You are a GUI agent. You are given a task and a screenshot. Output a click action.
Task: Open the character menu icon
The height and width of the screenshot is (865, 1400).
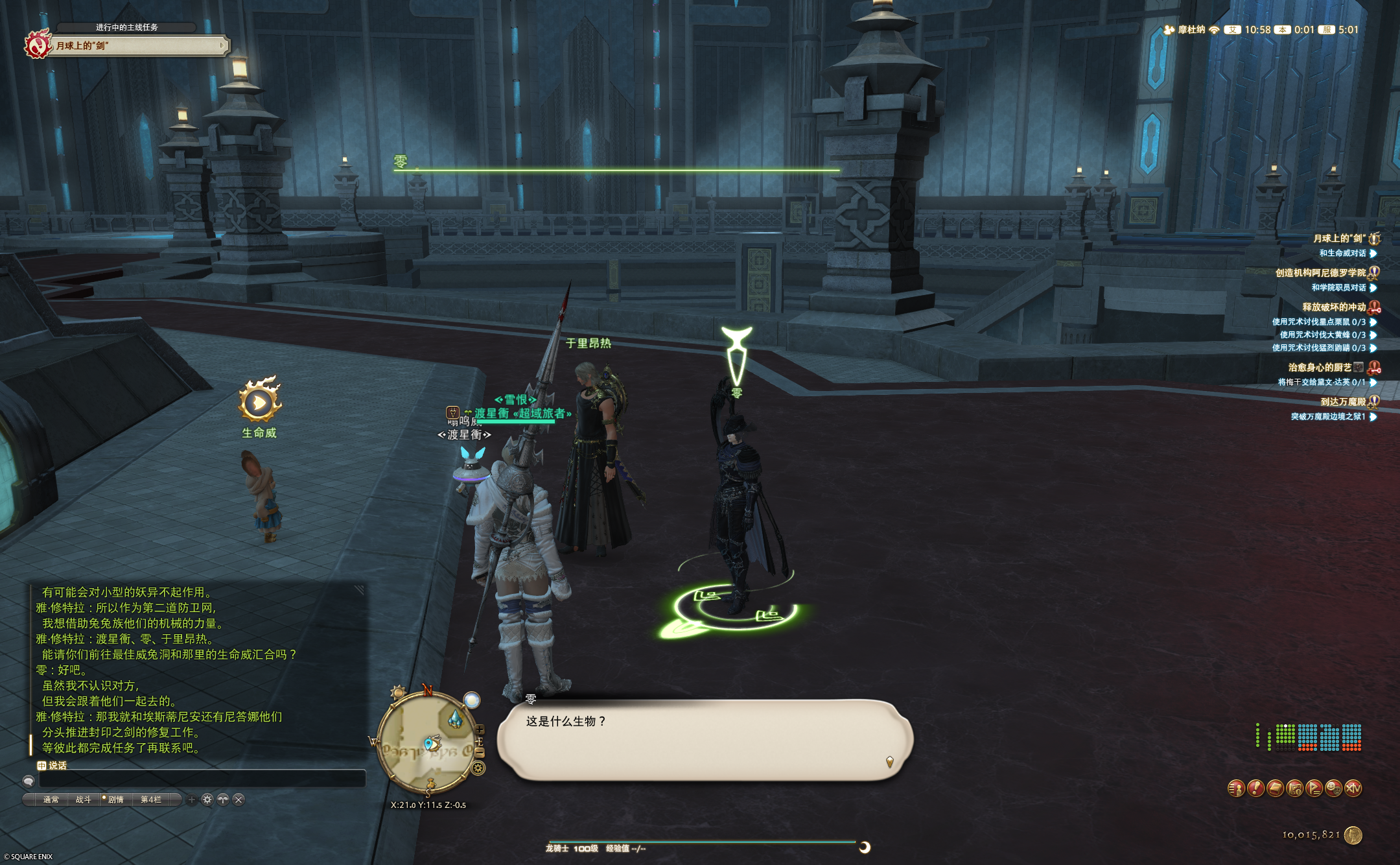[1236, 788]
